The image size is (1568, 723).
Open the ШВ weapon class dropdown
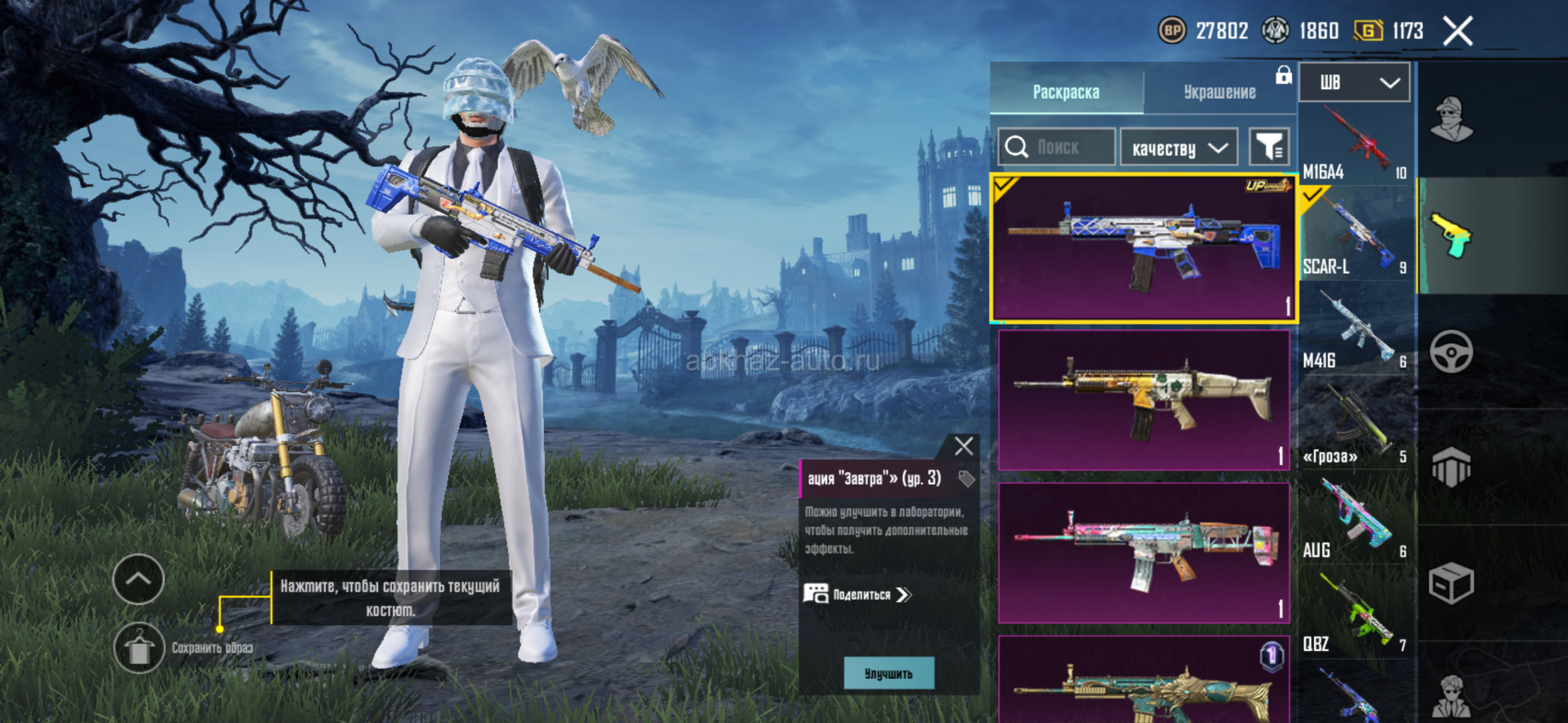[x=1355, y=83]
